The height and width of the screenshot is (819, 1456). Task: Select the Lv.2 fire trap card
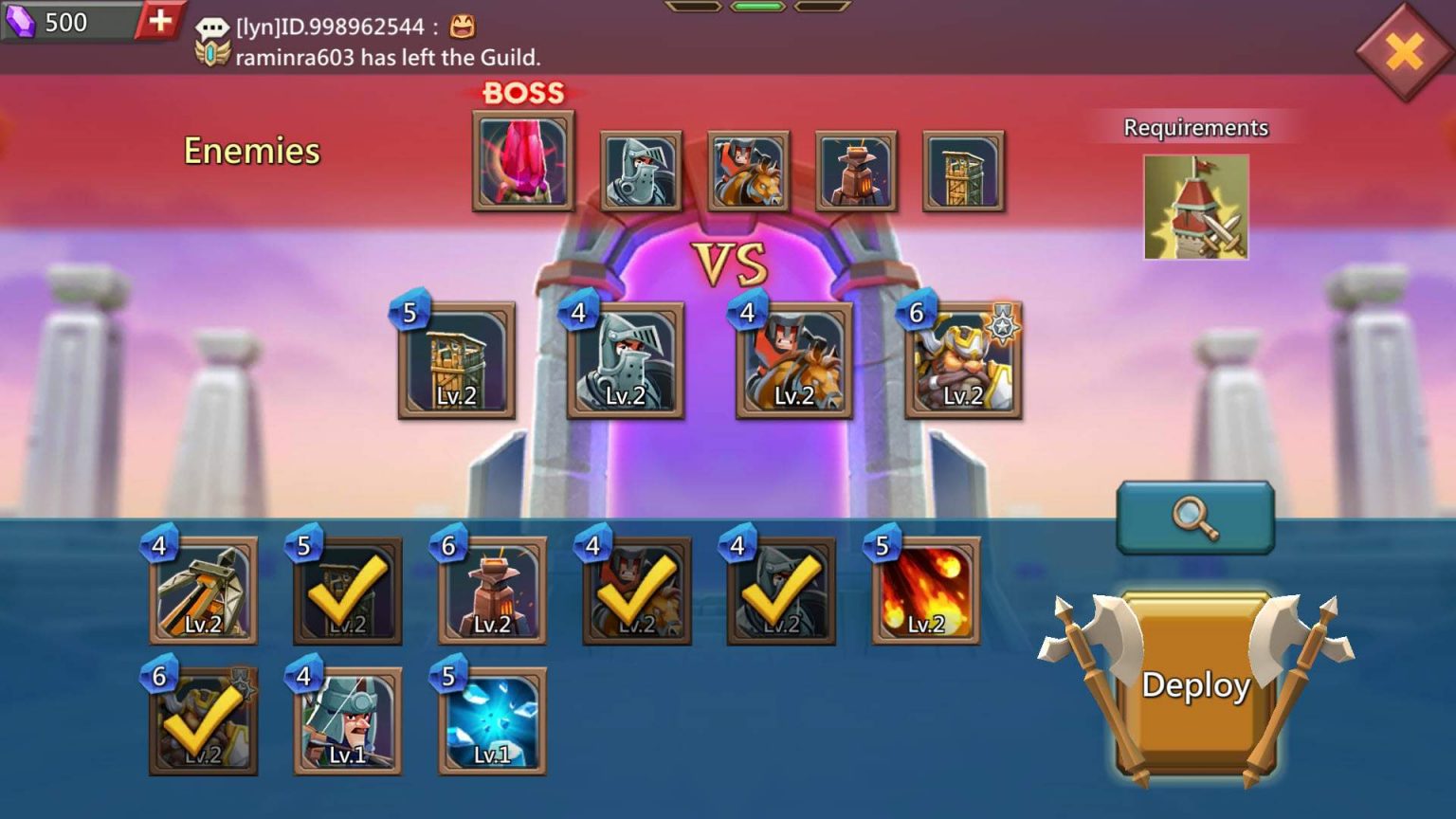coord(925,588)
